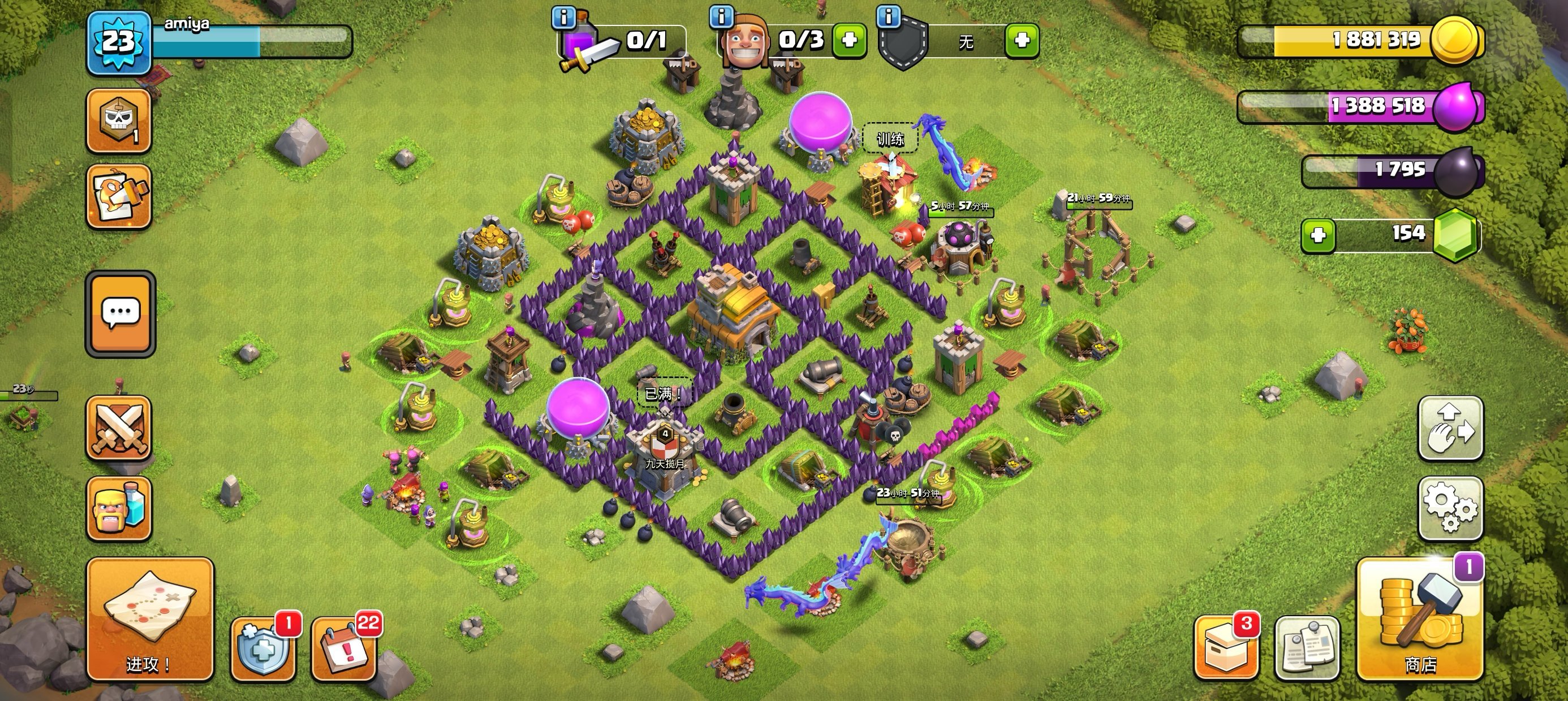Tap the 训练 training bubble
Screen dimensions: 1568x701
click(890, 139)
